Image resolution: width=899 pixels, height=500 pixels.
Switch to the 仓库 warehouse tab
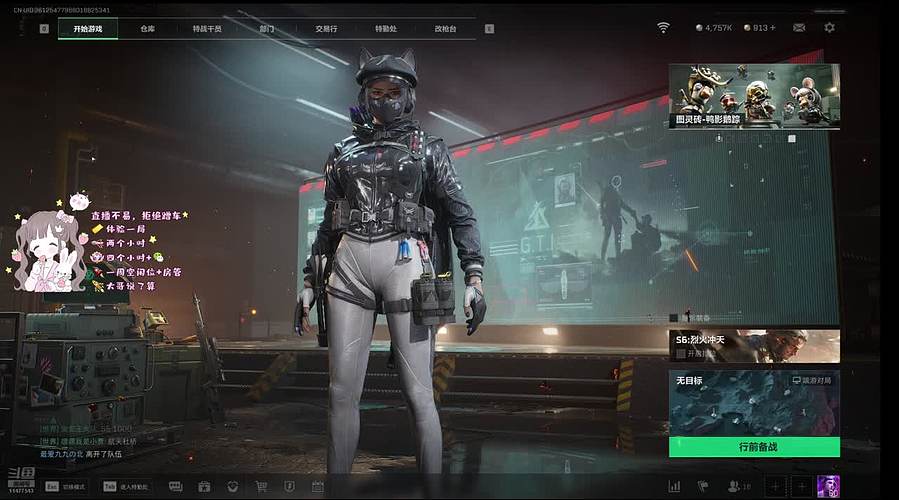click(148, 29)
